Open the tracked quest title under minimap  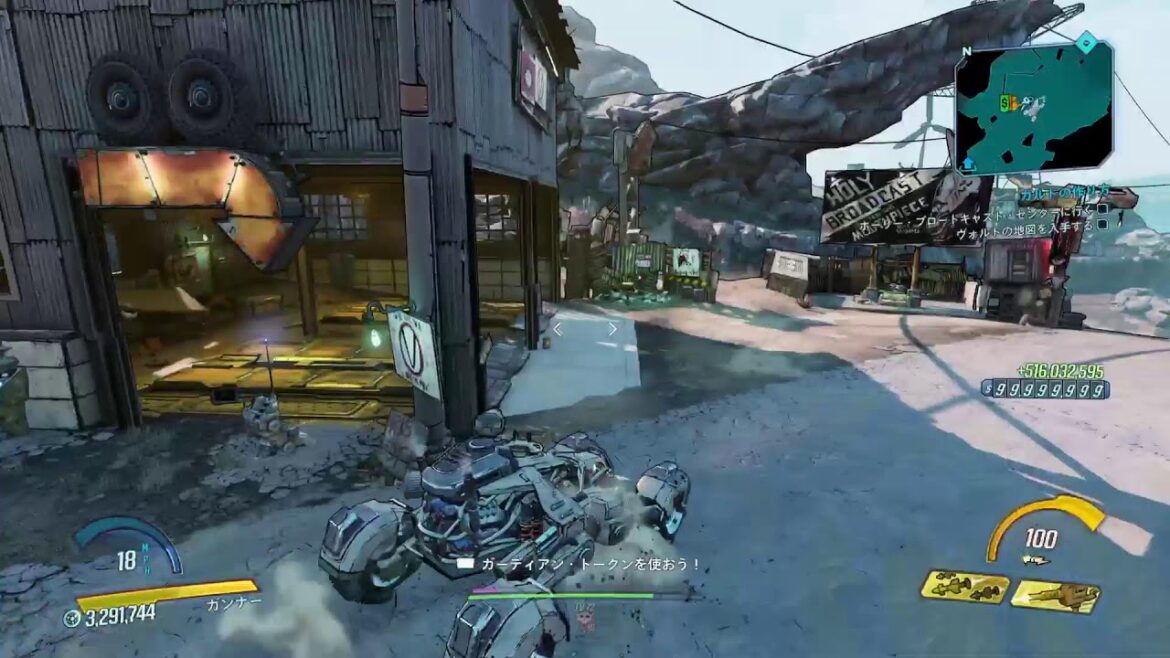1065,192
